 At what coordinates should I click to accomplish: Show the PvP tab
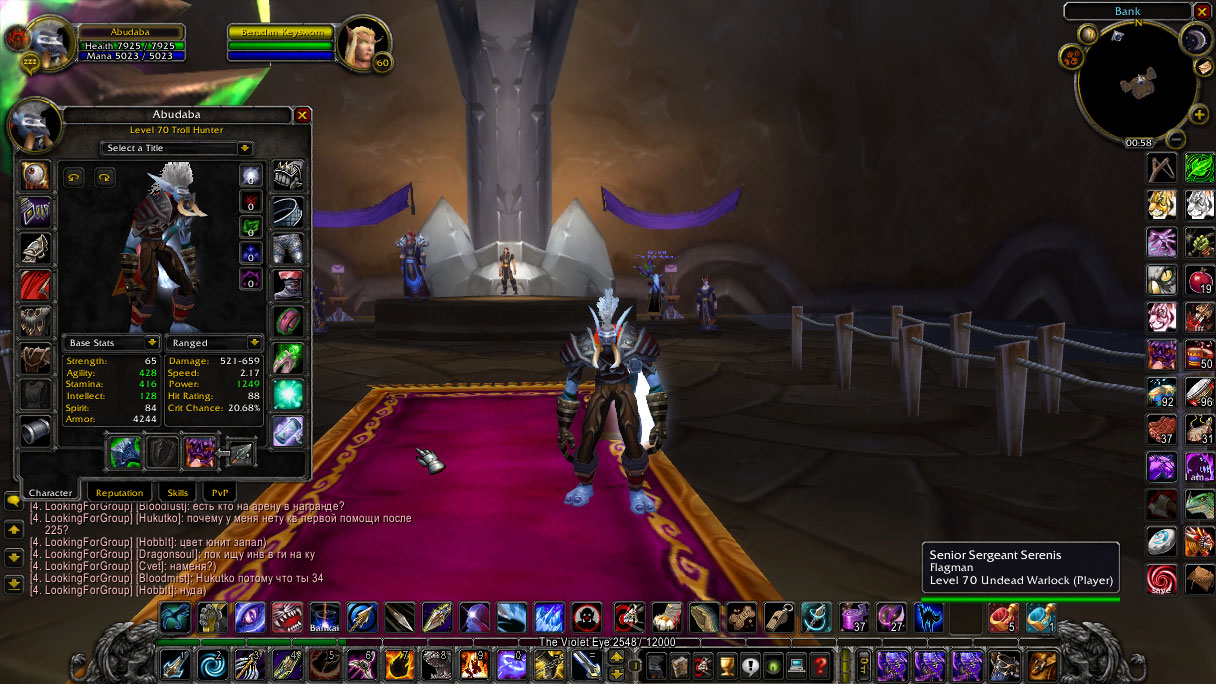pyautogui.click(x=218, y=492)
